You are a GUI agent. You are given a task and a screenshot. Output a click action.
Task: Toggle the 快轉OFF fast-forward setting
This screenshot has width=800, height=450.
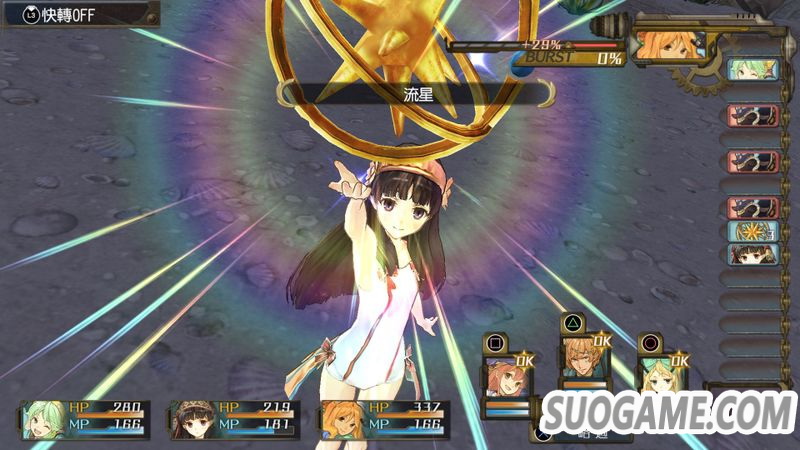[80, 14]
